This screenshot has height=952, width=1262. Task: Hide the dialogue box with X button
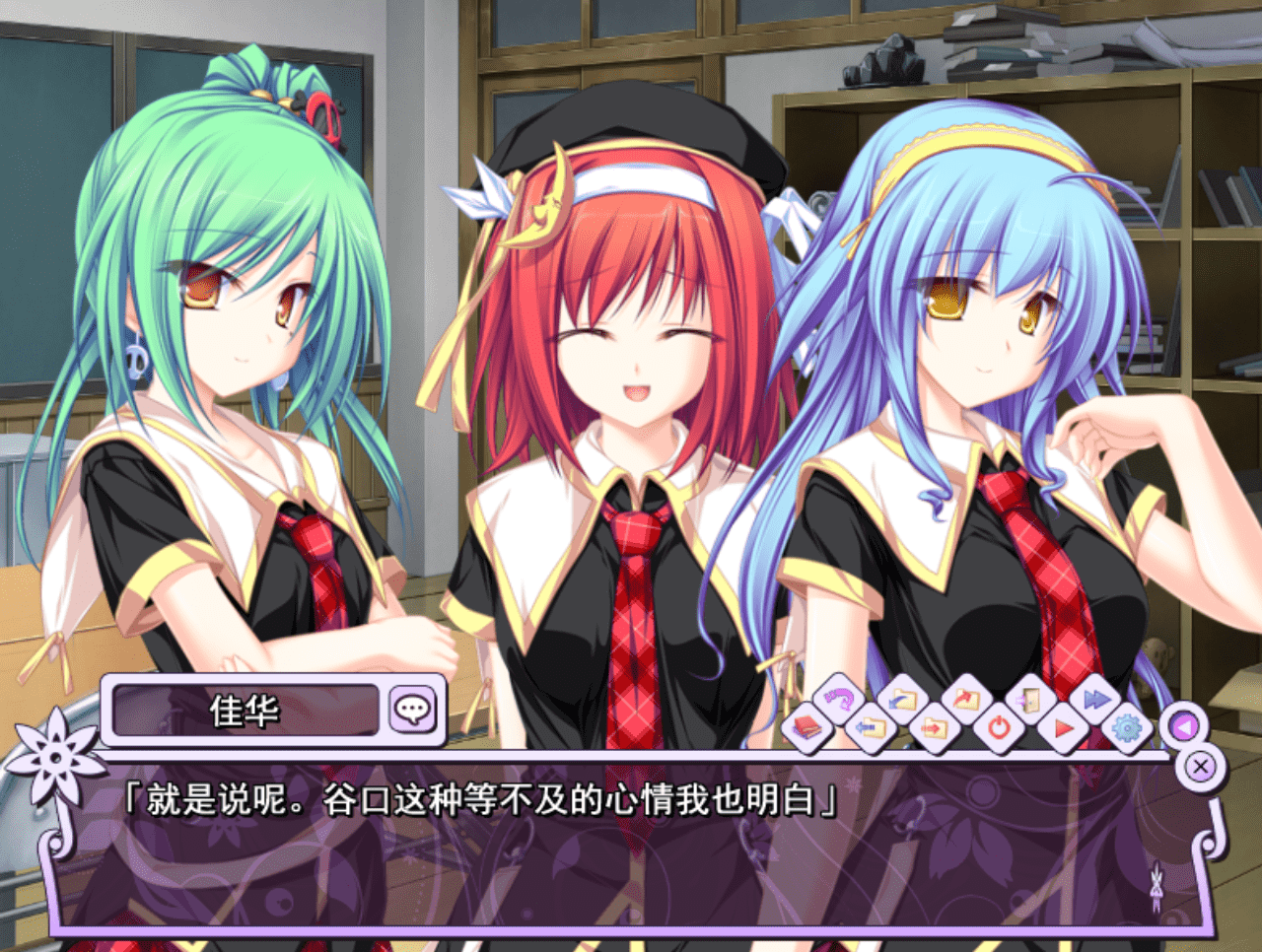click(1200, 766)
